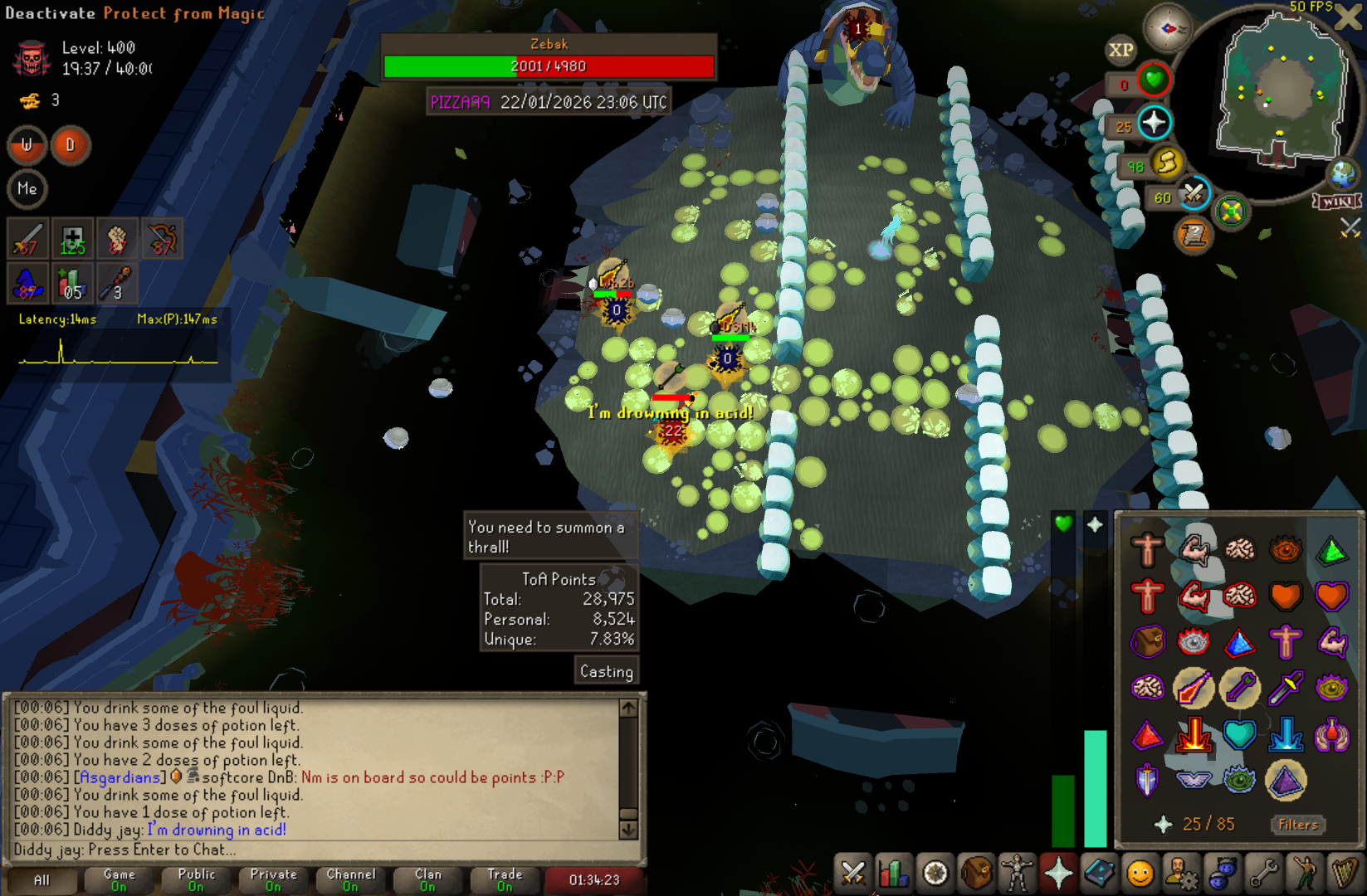This screenshot has width=1367, height=896.
Task: Open the wrench Settings tab
Action: [x=1263, y=873]
